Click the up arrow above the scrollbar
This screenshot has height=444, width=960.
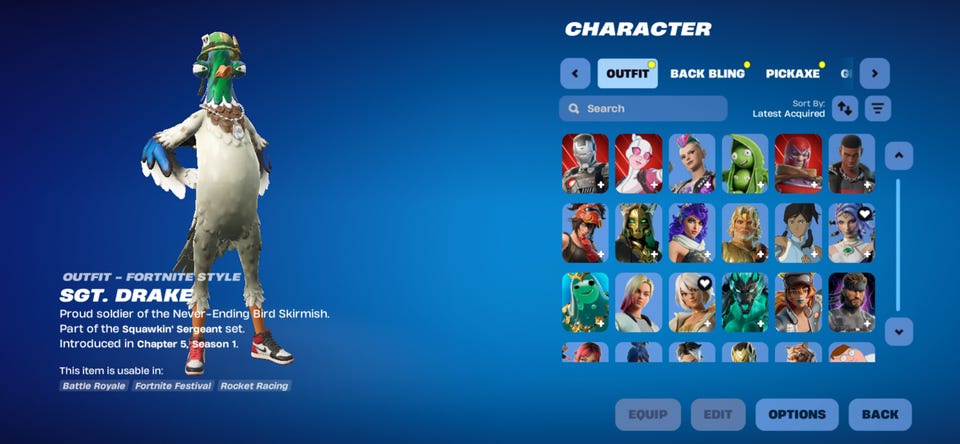coord(898,155)
